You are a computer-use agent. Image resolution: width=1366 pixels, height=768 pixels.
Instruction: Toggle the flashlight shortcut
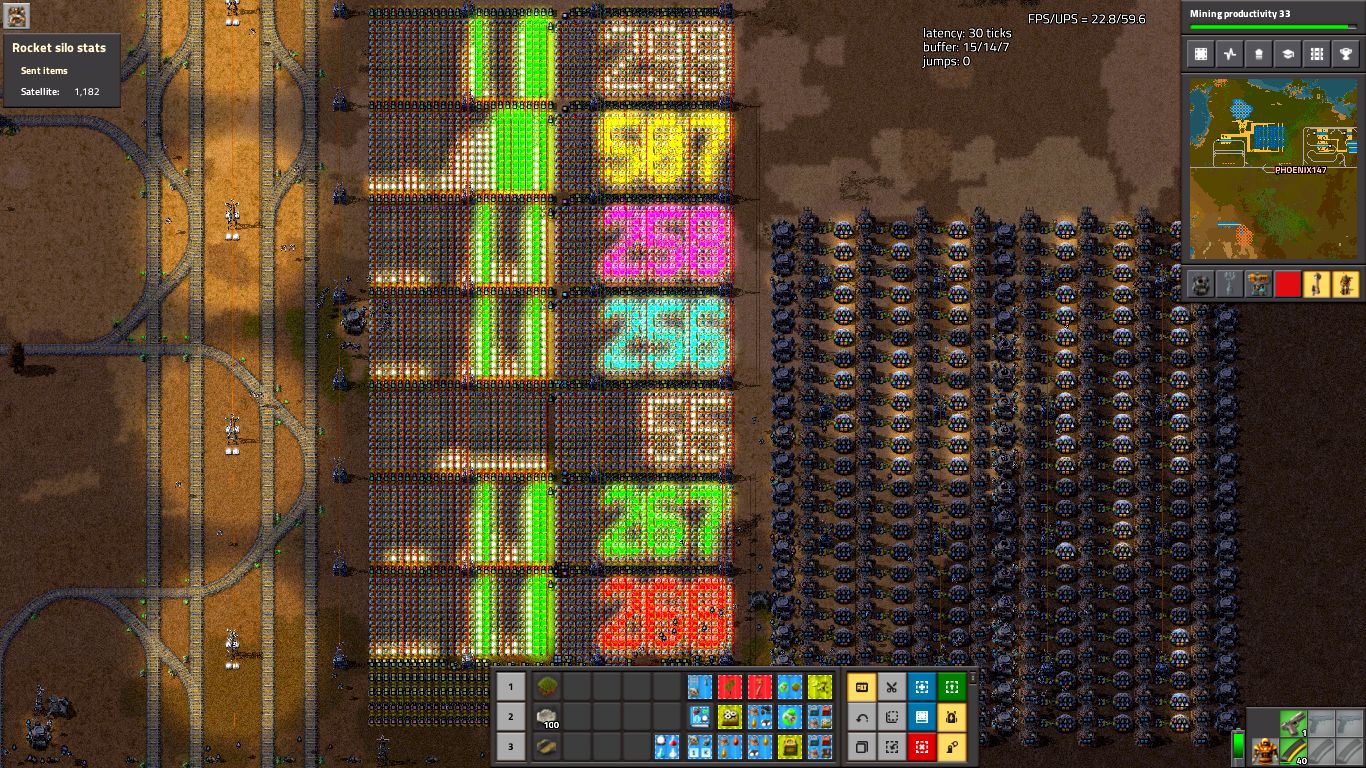click(949, 747)
